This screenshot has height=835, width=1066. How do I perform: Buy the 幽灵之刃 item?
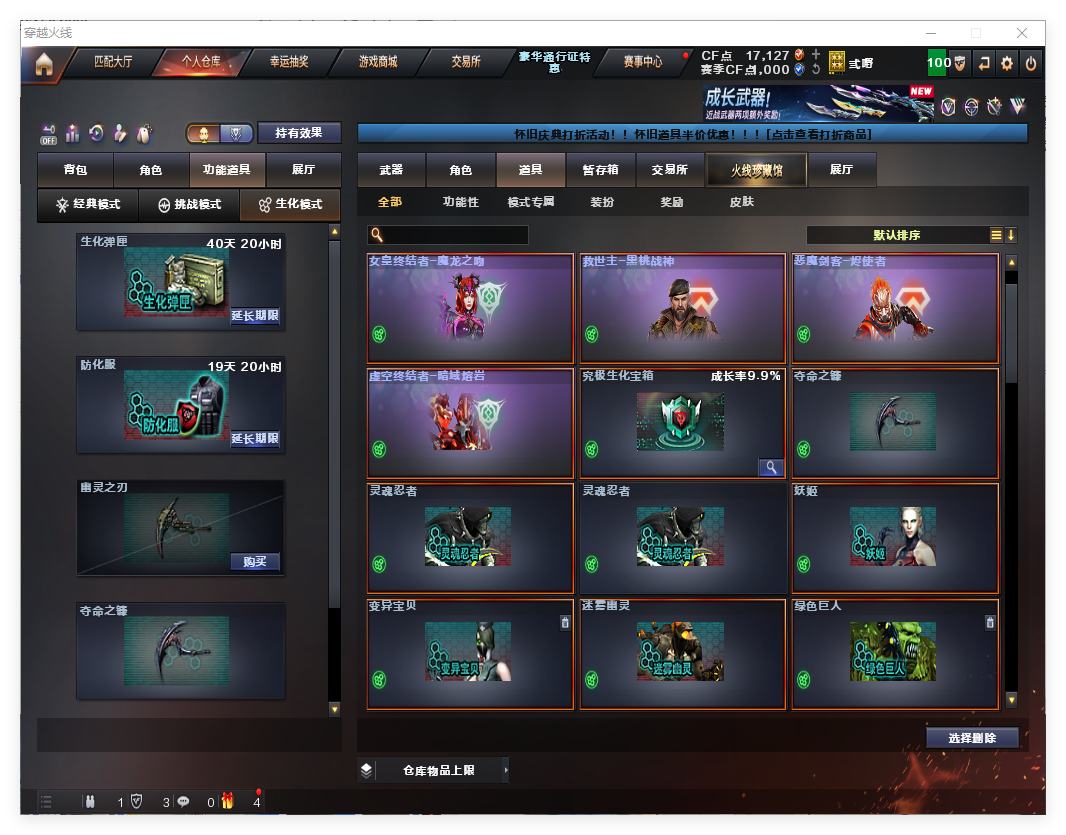(255, 561)
